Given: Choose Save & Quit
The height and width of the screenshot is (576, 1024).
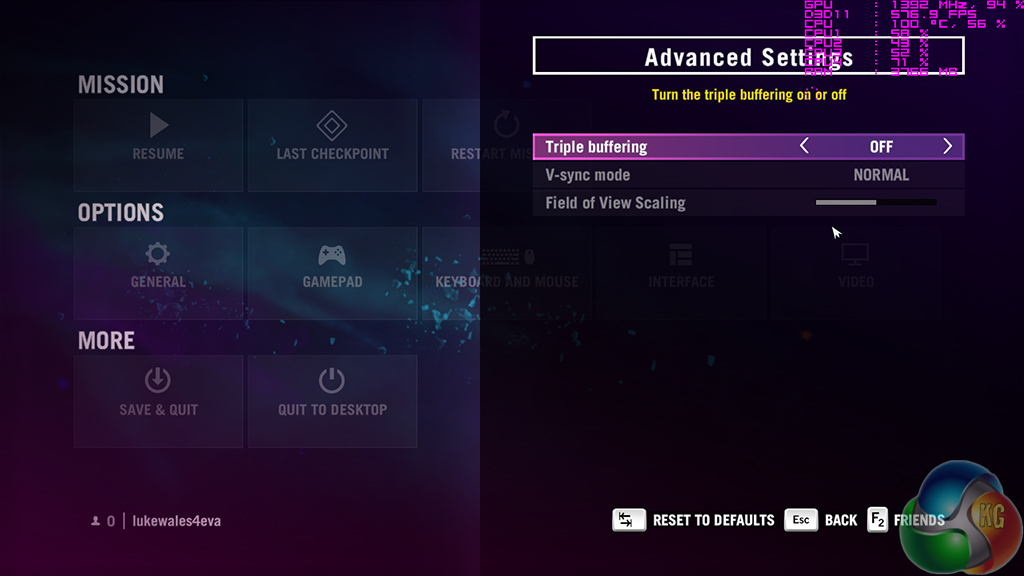Looking at the screenshot, I should [x=158, y=394].
